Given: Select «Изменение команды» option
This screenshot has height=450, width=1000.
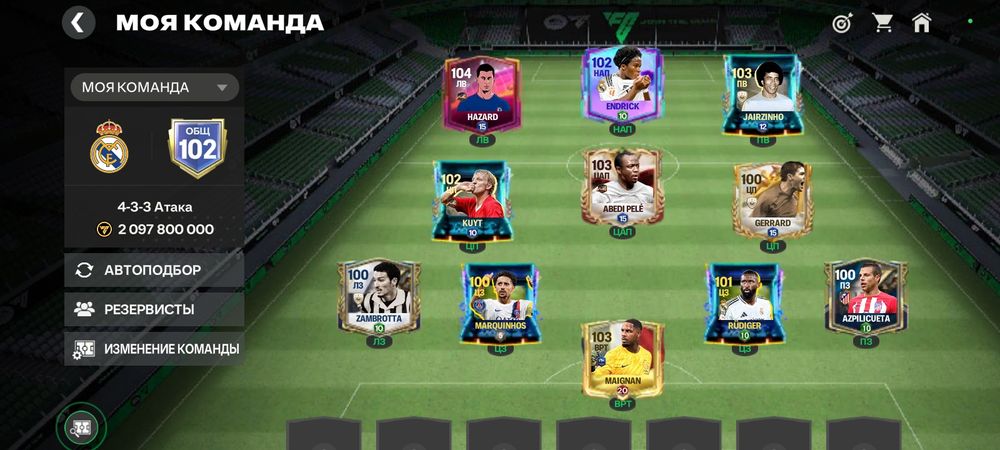Looking at the screenshot, I should pos(154,349).
